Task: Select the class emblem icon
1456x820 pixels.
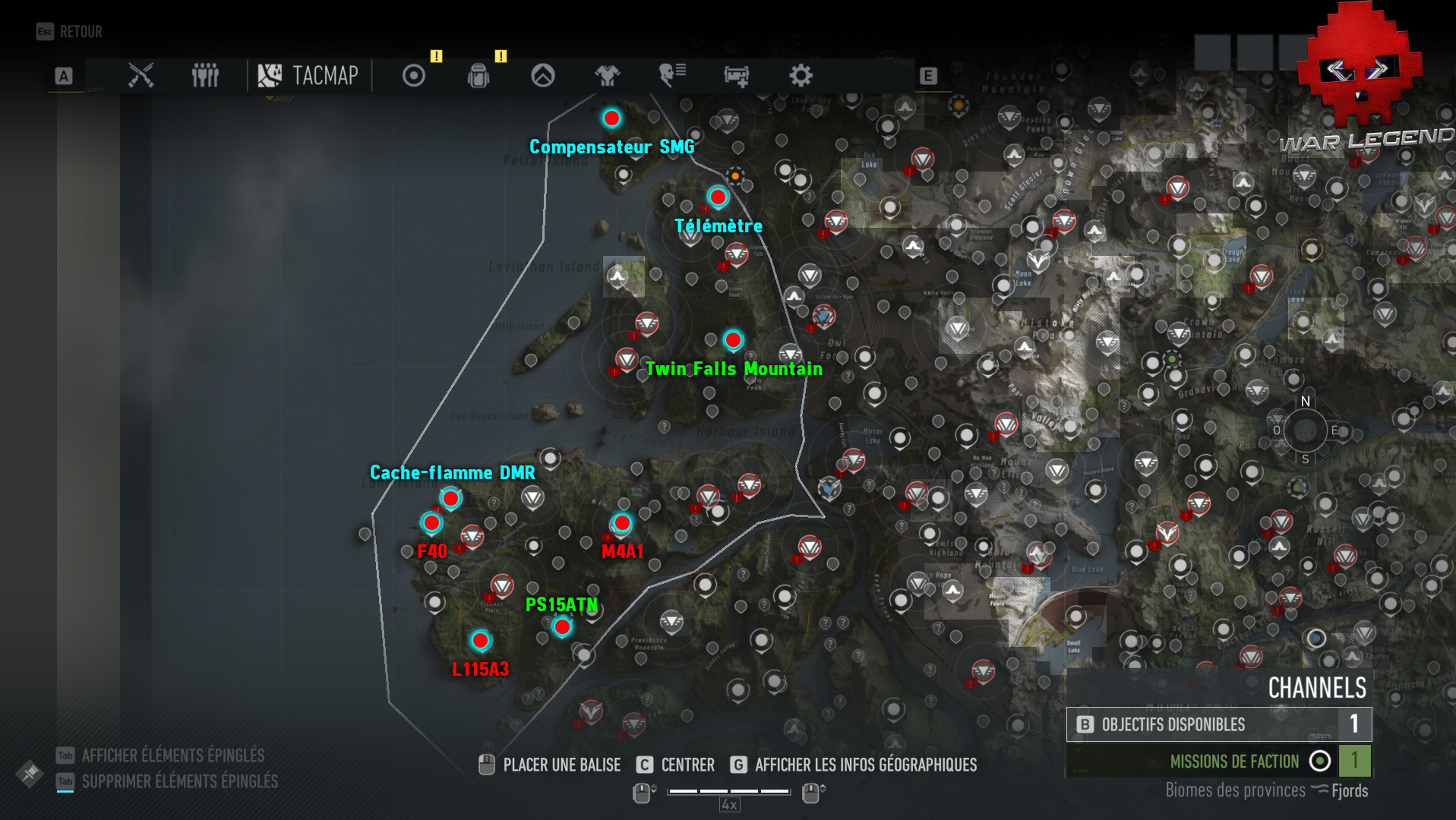Action: (543, 76)
